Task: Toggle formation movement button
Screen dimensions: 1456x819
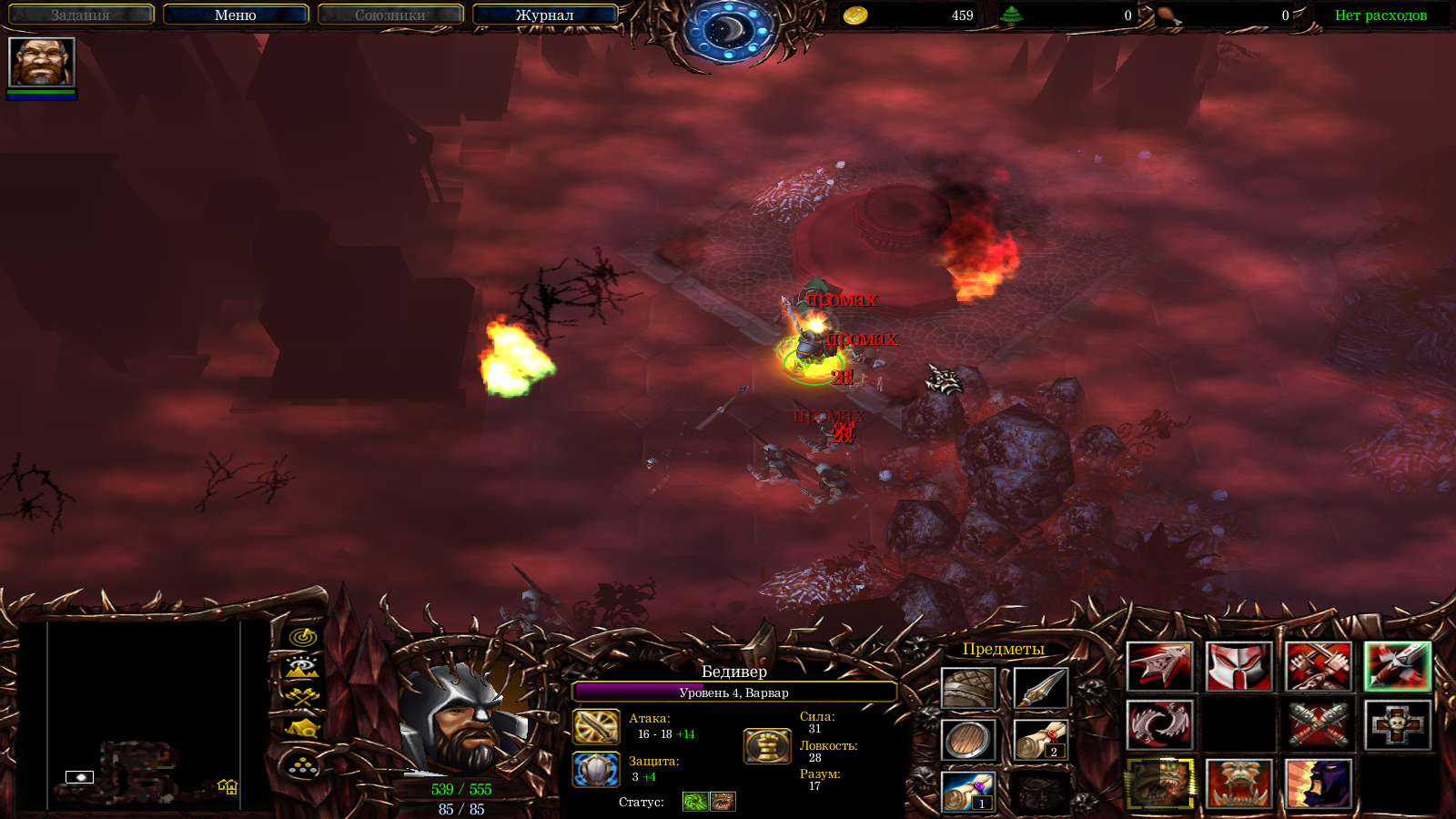Action: (302, 766)
